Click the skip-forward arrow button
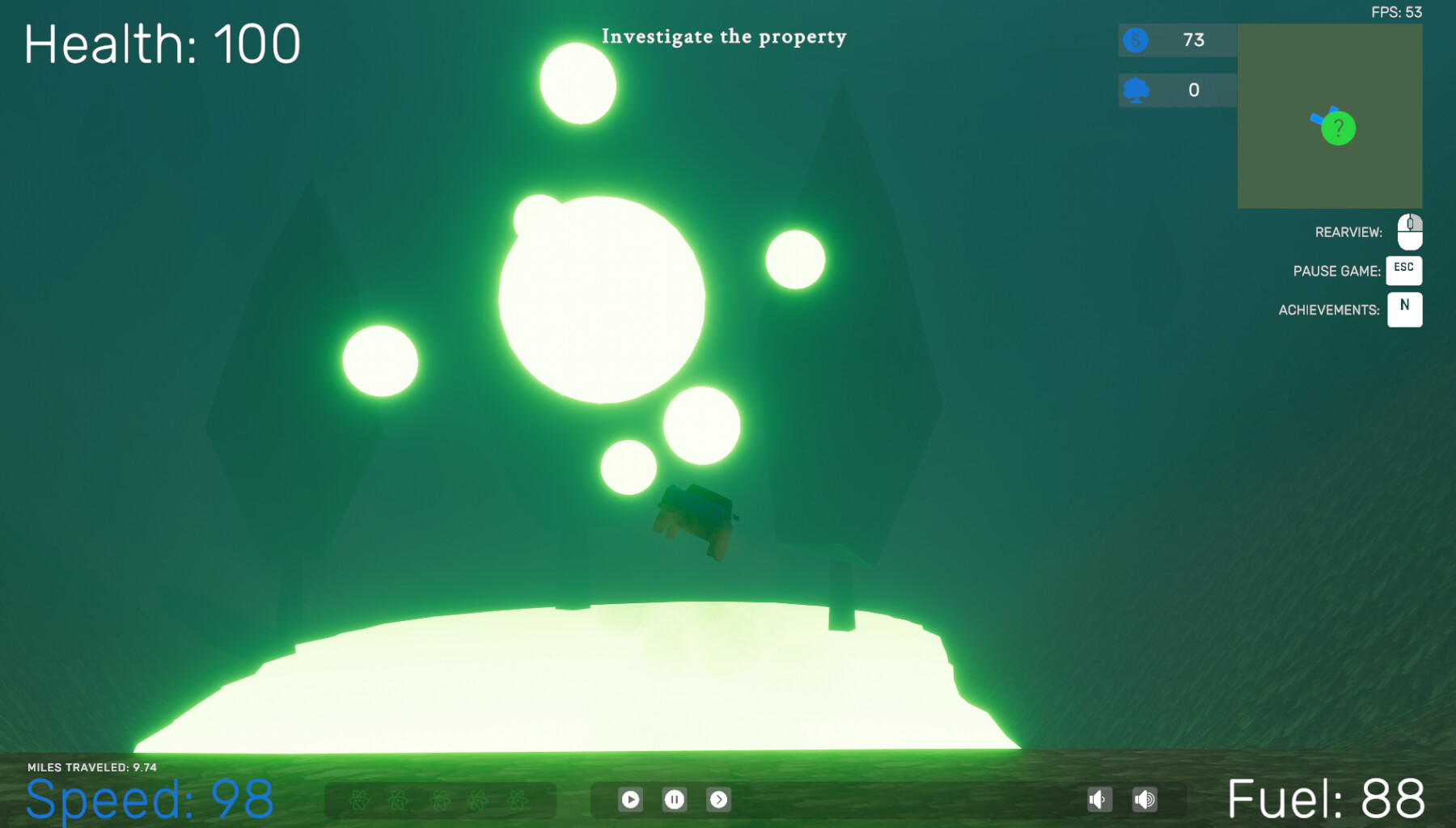1456x828 pixels. click(720, 799)
